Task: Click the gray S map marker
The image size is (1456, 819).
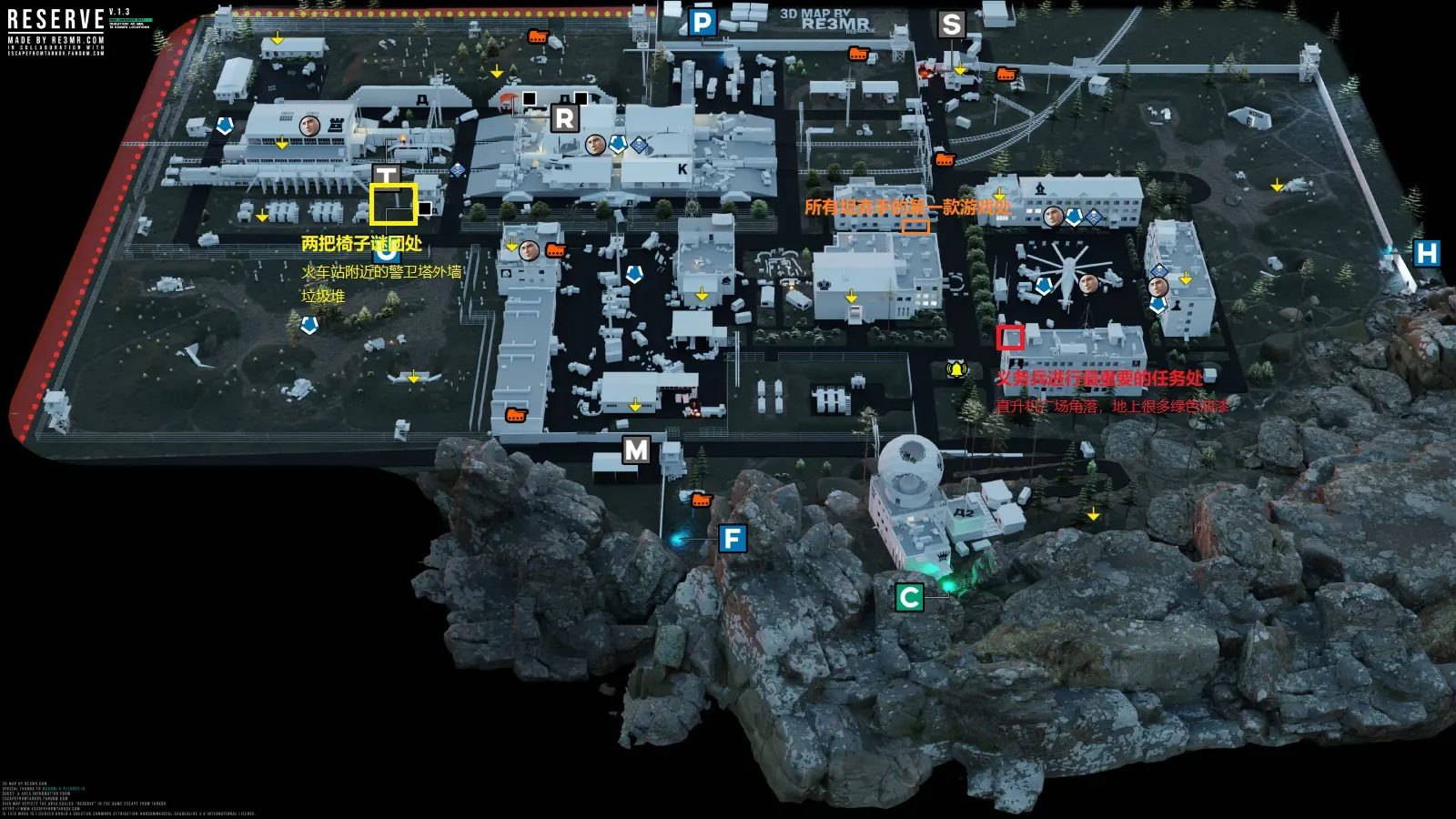Action: click(x=951, y=25)
